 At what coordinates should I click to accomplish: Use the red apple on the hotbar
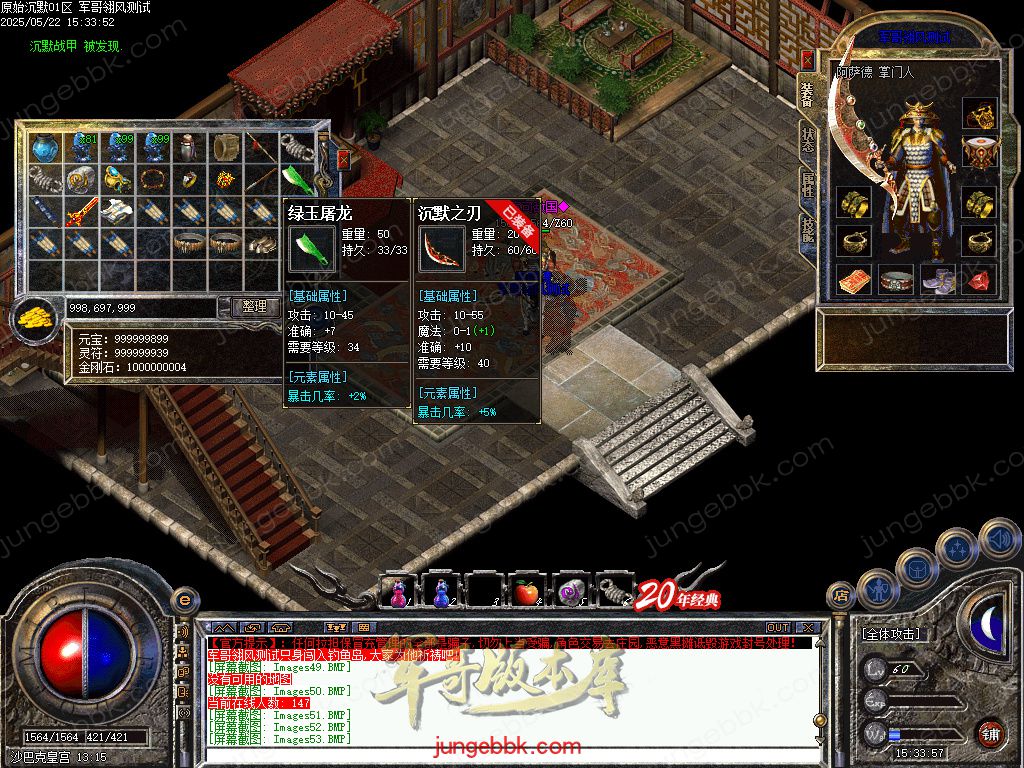pyautogui.click(x=526, y=593)
